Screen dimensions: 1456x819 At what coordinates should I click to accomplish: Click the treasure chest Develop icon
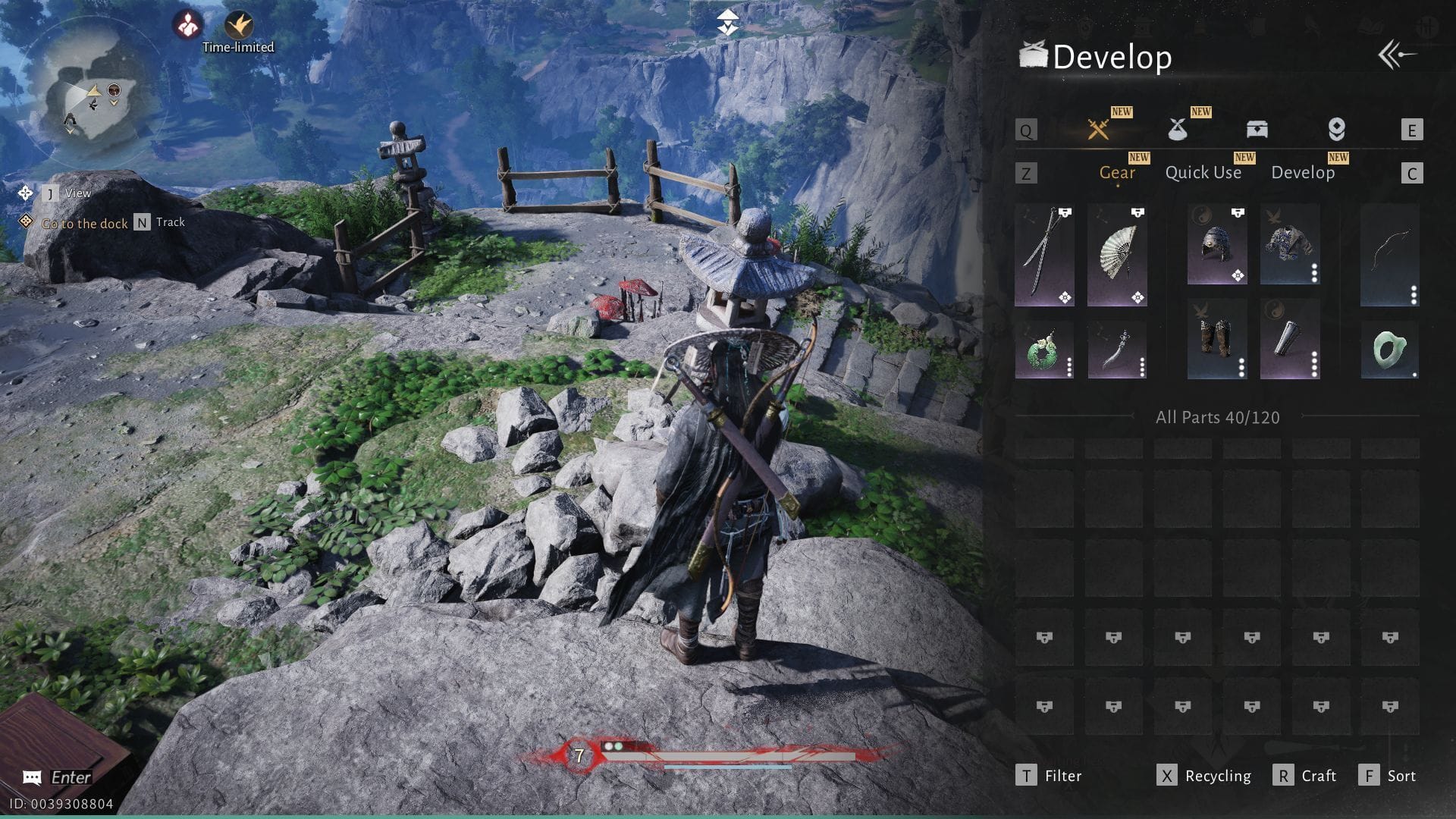pos(1257,129)
